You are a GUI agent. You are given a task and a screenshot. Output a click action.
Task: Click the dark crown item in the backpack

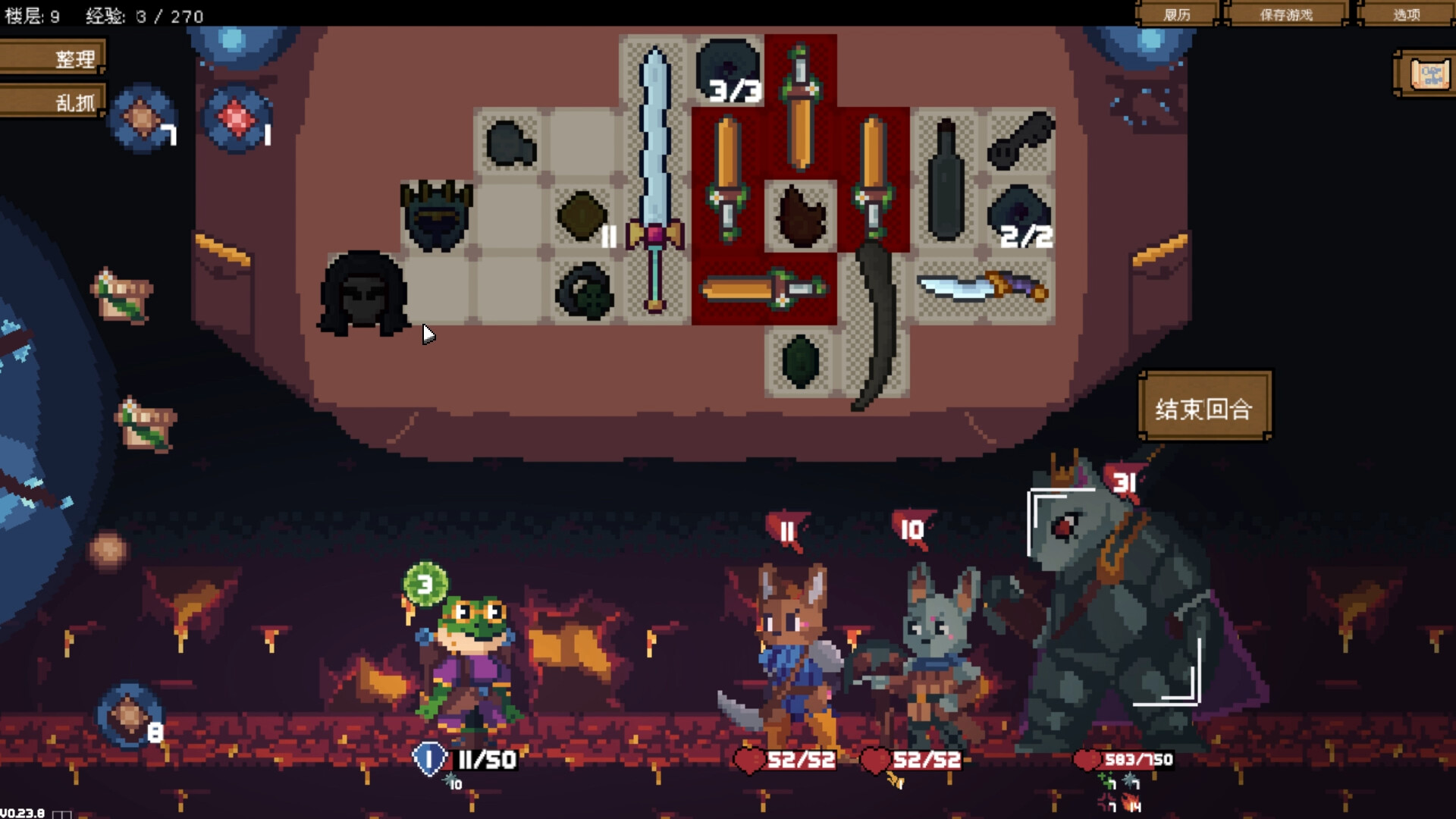tap(436, 216)
